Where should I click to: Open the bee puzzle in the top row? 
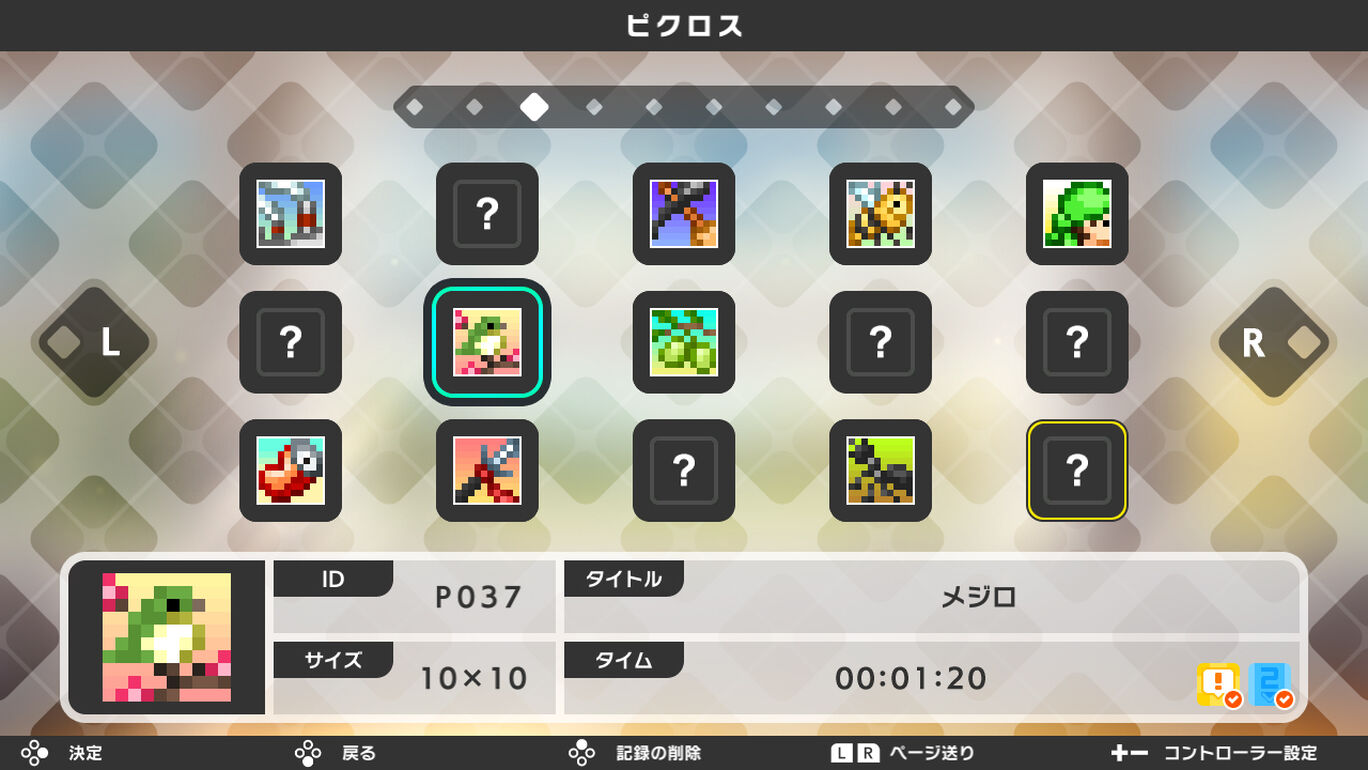click(880, 215)
